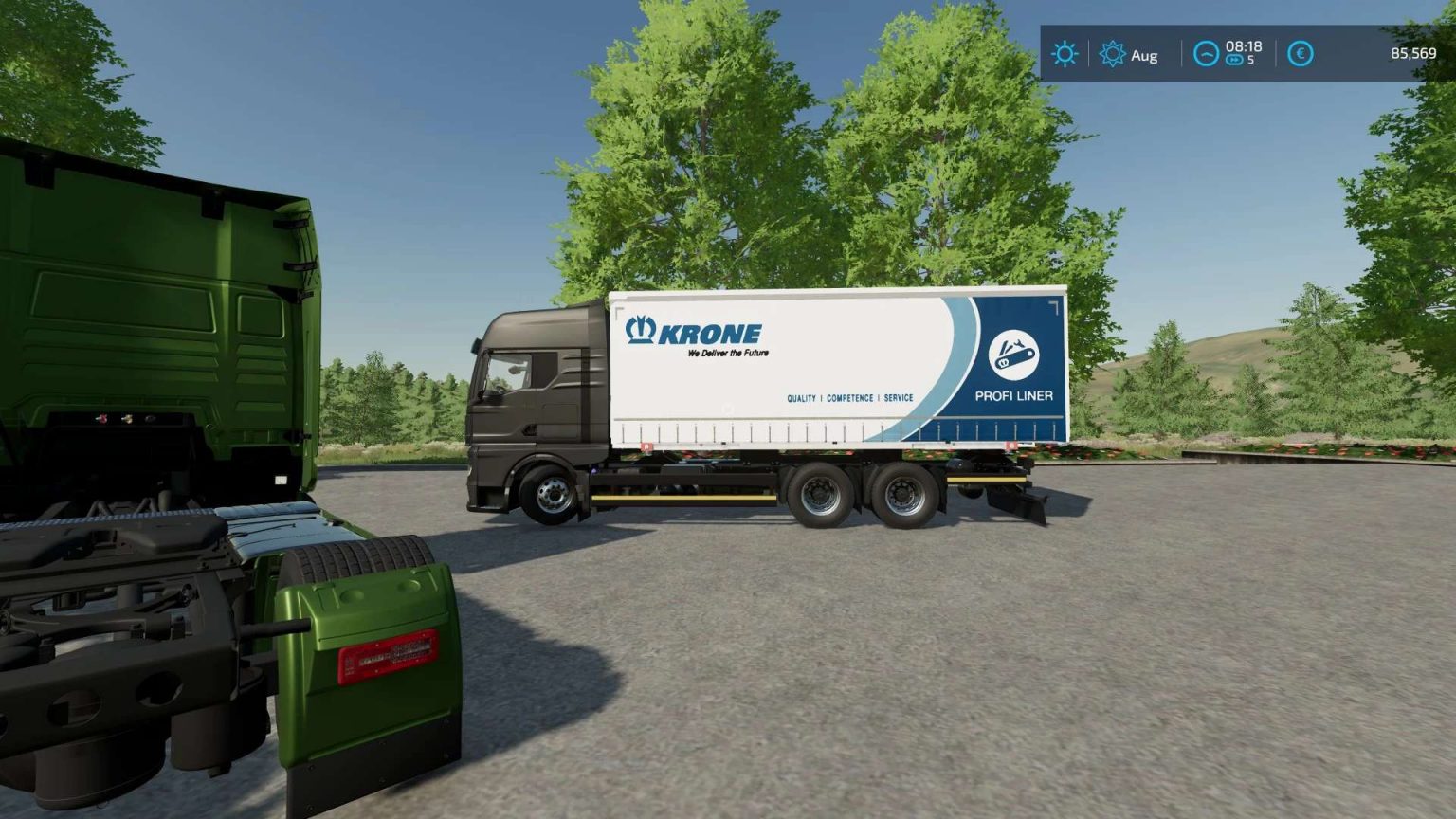Screen dimensions: 1456x819
Task: Click the We Deliver the Future slogan
Action: pos(727,352)
